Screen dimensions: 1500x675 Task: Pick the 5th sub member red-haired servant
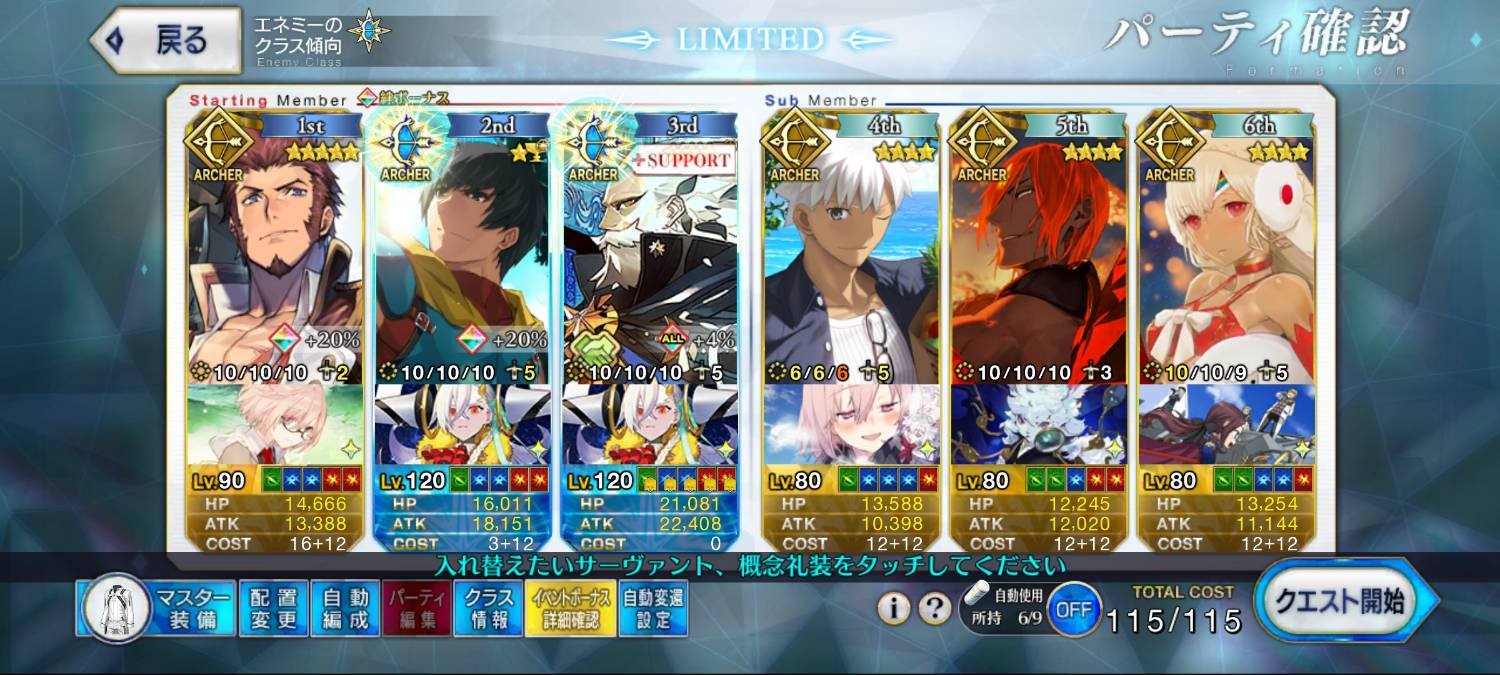(1039, 260)
